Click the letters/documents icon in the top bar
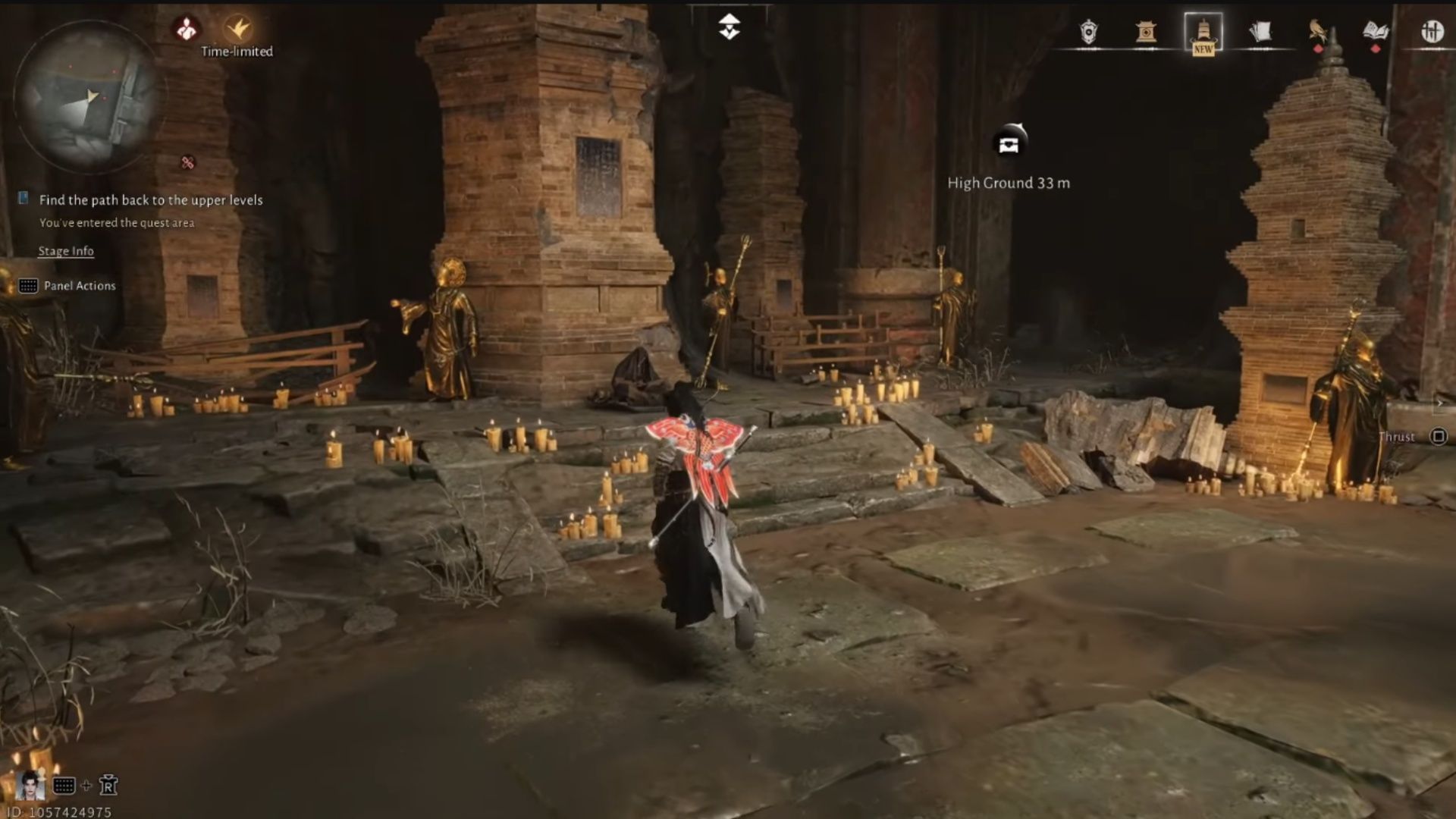1456x819 pixels. (x=1261, y=30)
